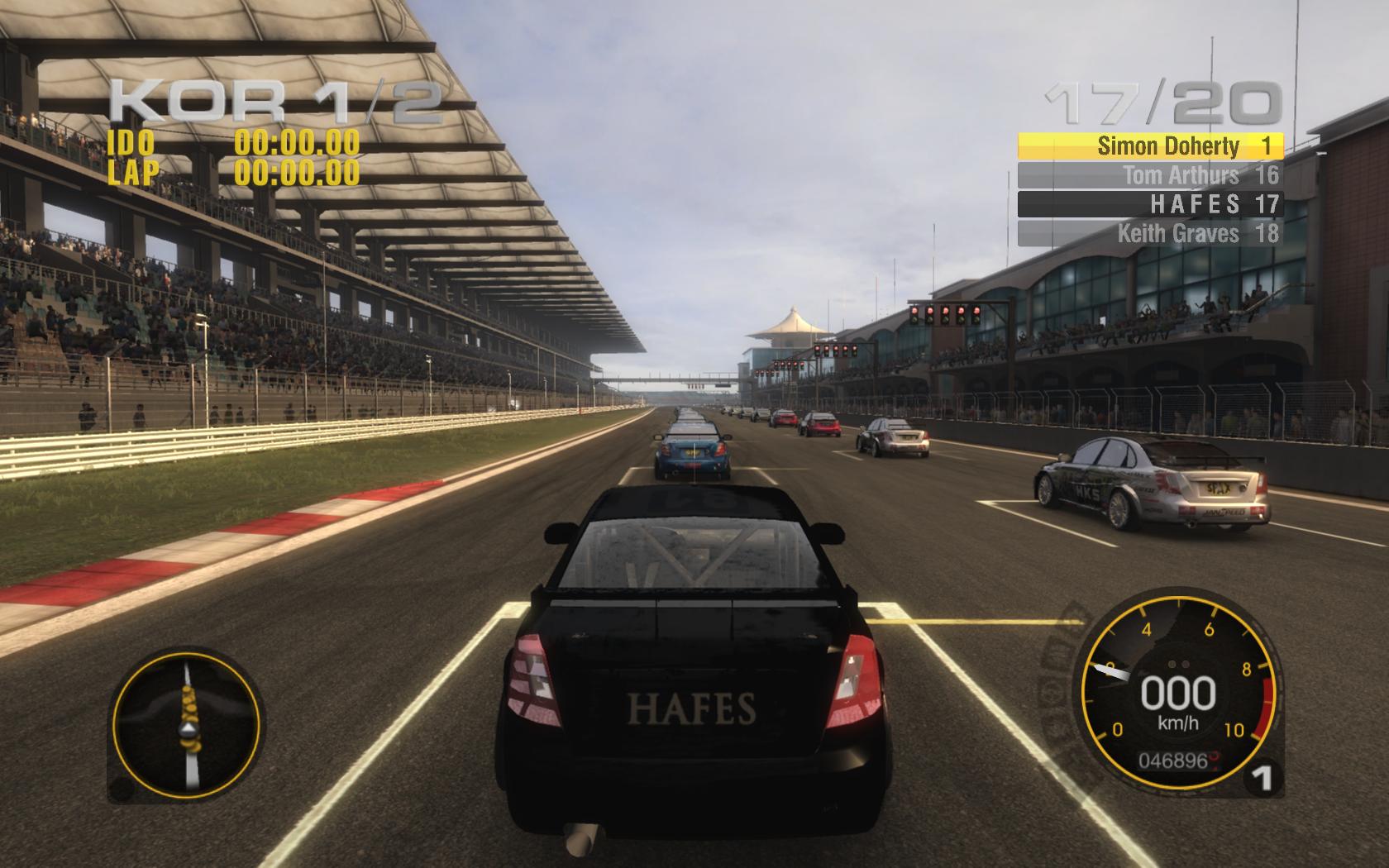
Task: Click the circular track minimap
Action: [187, 724]
